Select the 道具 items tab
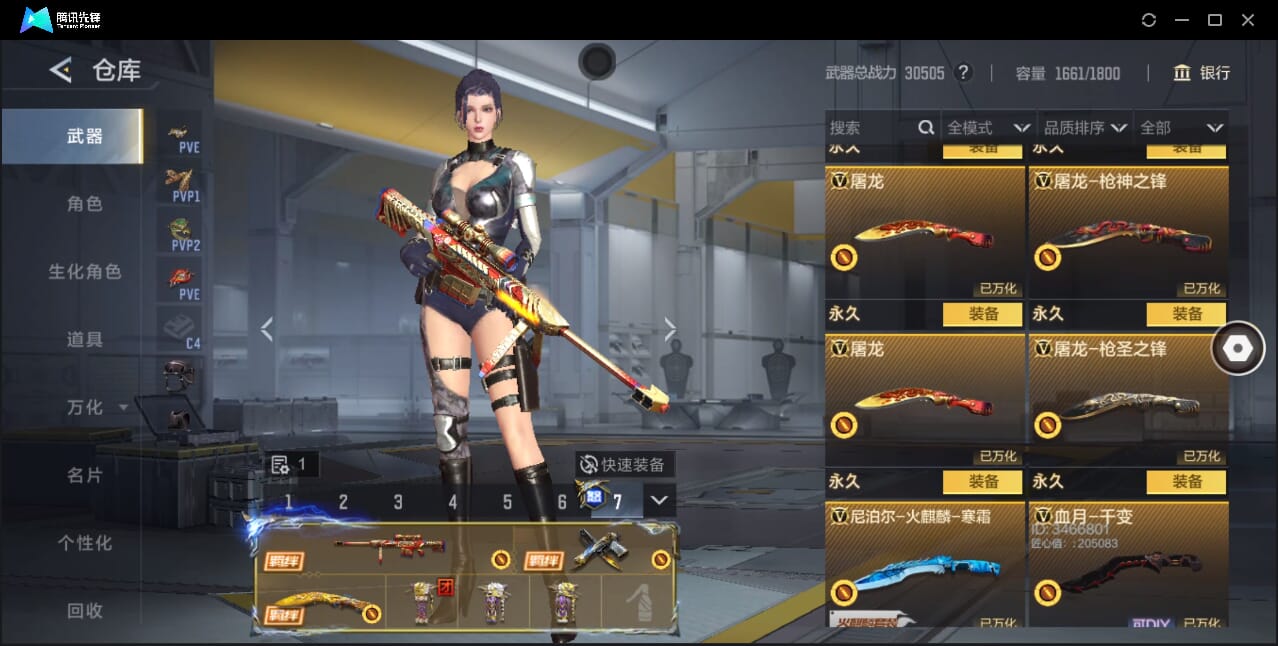 tap(84, 340)
